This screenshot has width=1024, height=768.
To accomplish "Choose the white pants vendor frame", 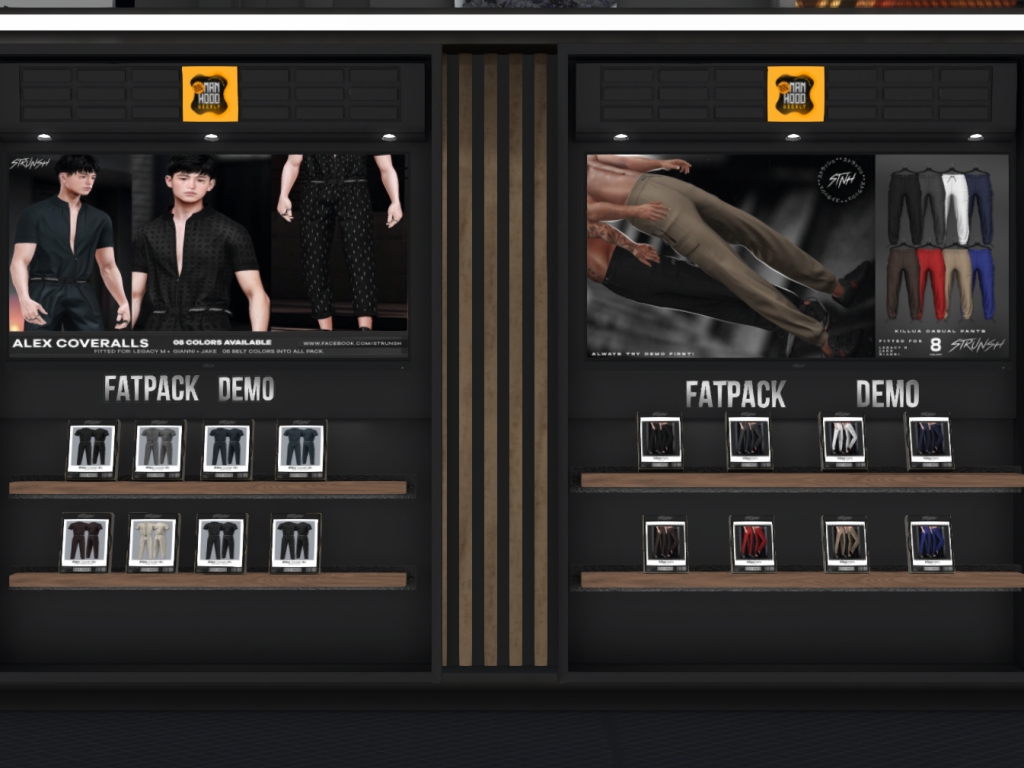I will [844, 441].
